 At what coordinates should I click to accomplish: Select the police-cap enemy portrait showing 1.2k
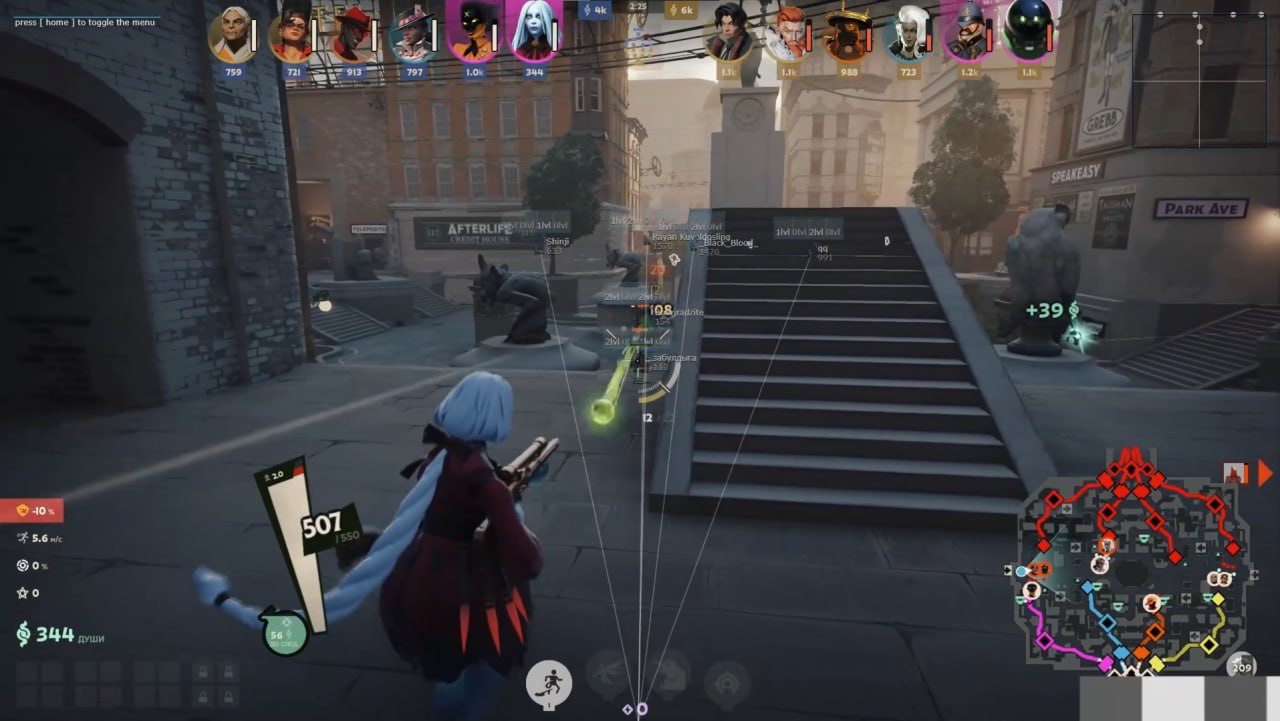[x=967, y=34]
